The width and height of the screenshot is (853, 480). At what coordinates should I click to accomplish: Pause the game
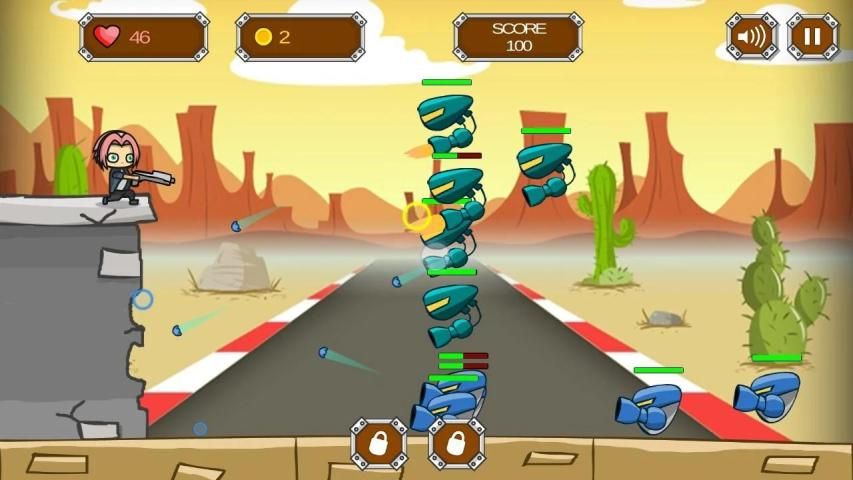pos(812,37)
